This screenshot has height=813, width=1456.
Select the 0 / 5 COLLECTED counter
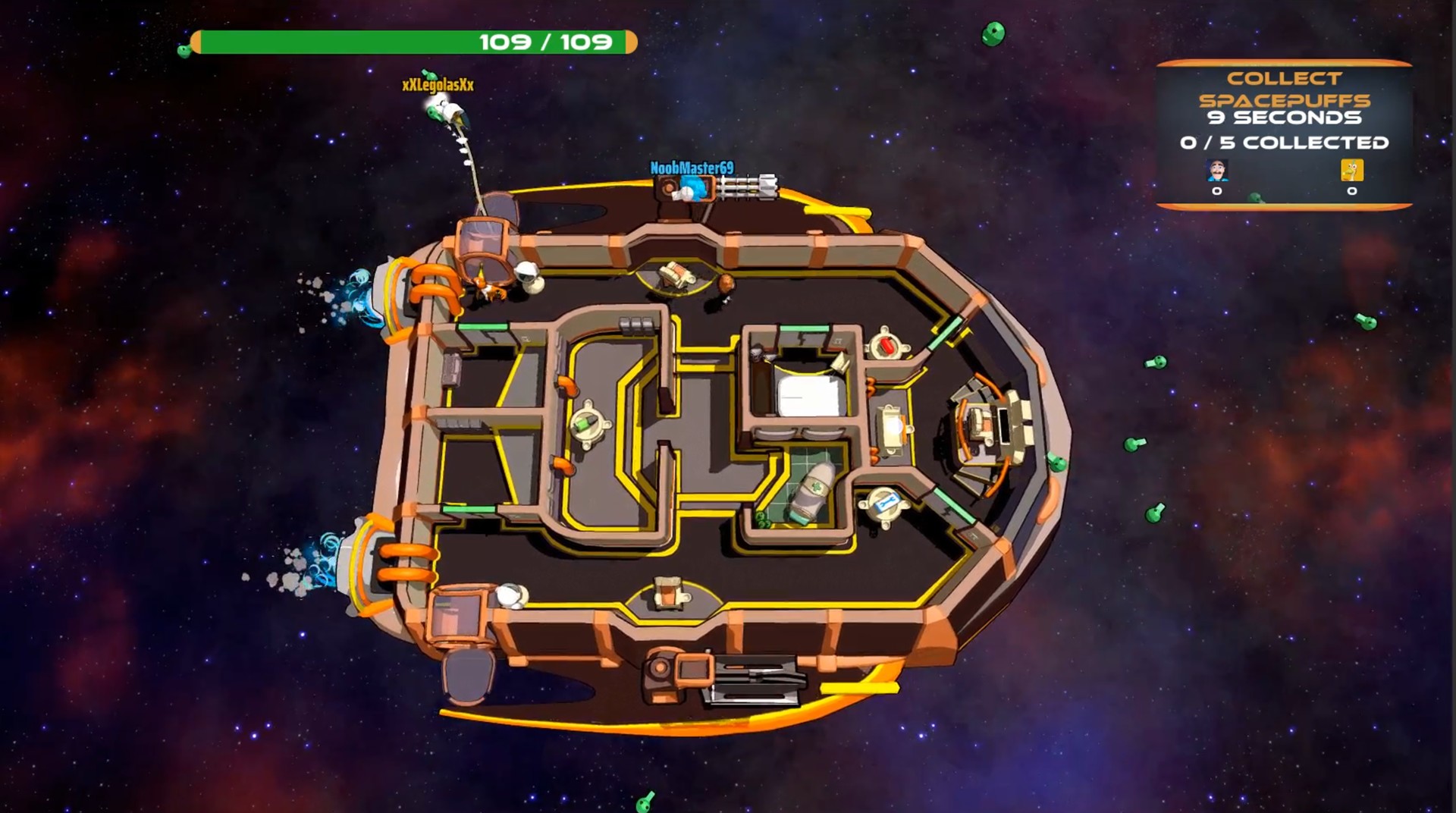coord(1284,141)
